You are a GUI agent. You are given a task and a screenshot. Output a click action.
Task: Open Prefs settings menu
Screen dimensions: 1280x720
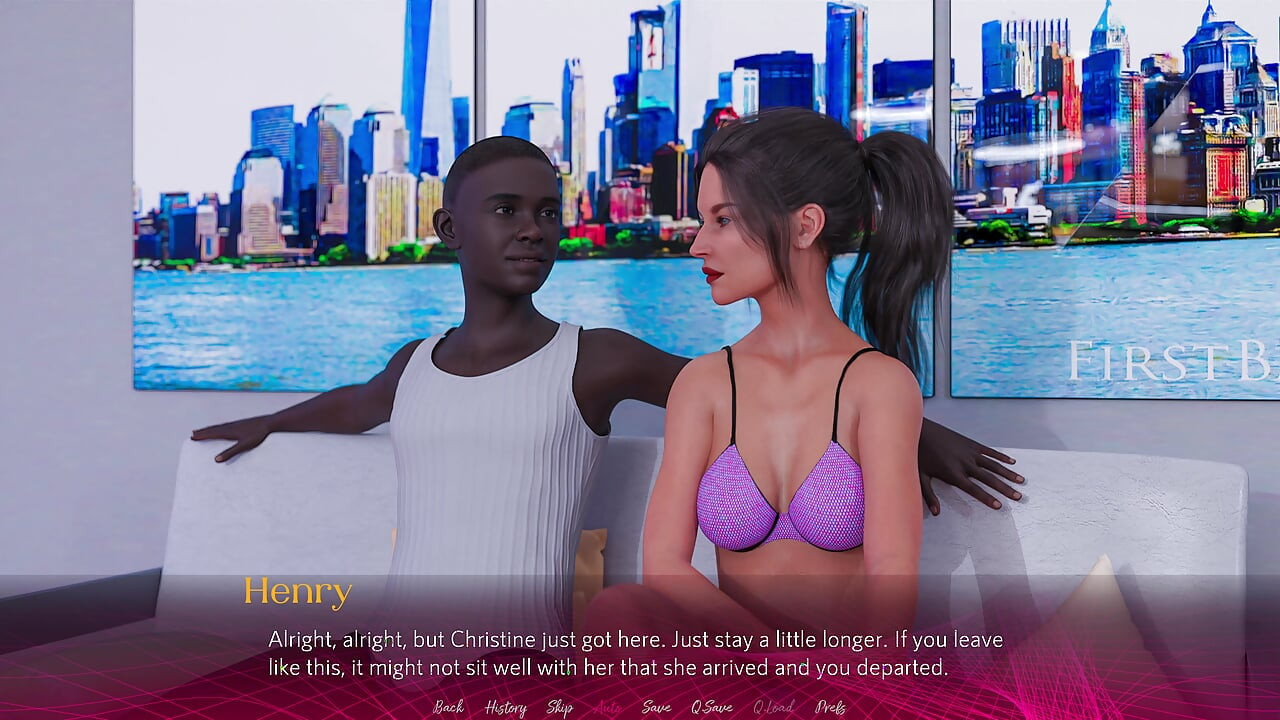coord(830,707)
